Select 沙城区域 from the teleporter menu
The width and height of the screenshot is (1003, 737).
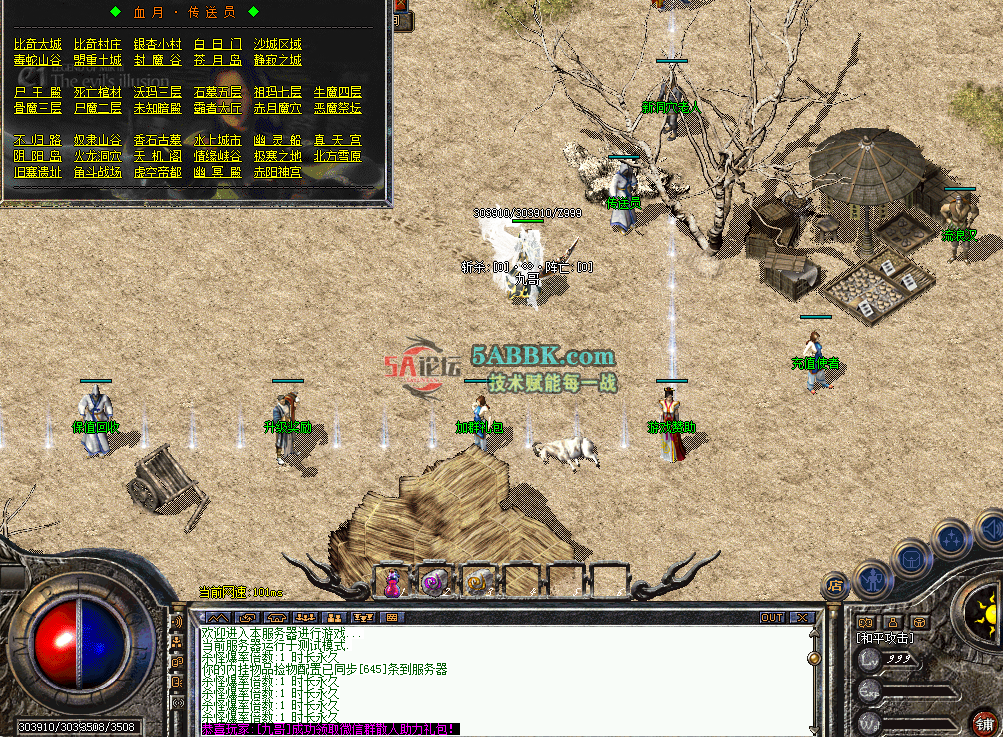(278, 44)
